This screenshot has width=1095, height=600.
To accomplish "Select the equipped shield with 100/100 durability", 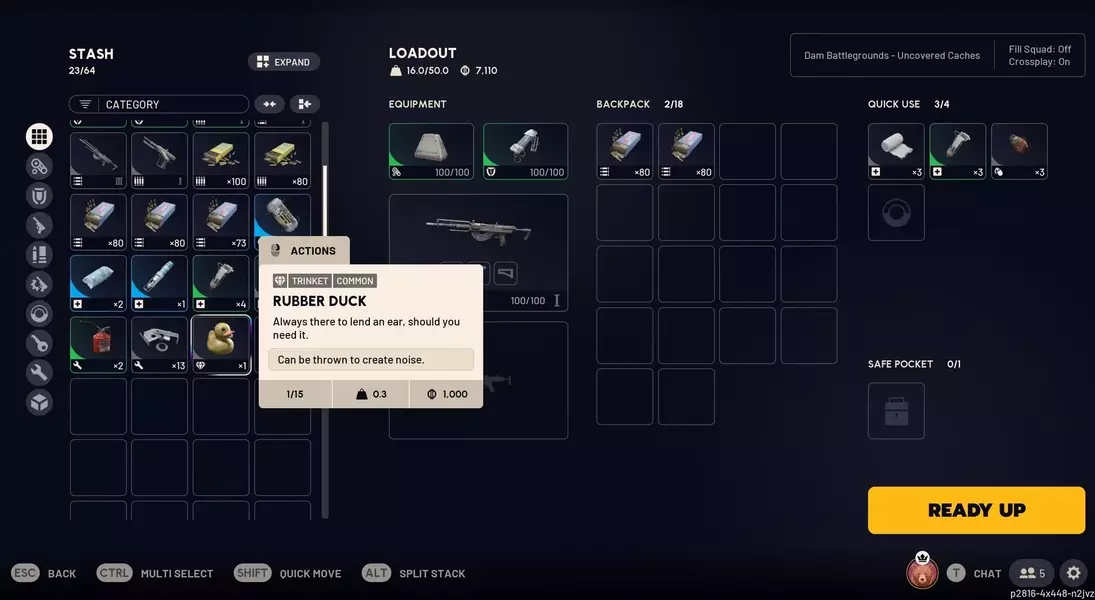I will tap(525, 150).
